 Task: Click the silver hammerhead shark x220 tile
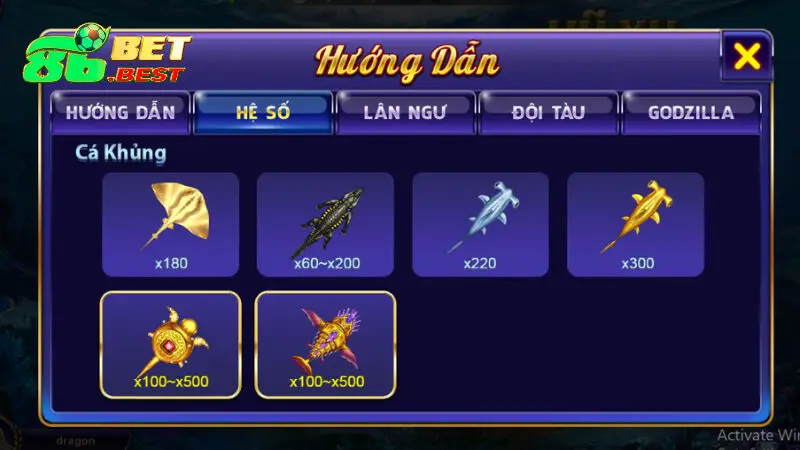(x=481, y=224)
